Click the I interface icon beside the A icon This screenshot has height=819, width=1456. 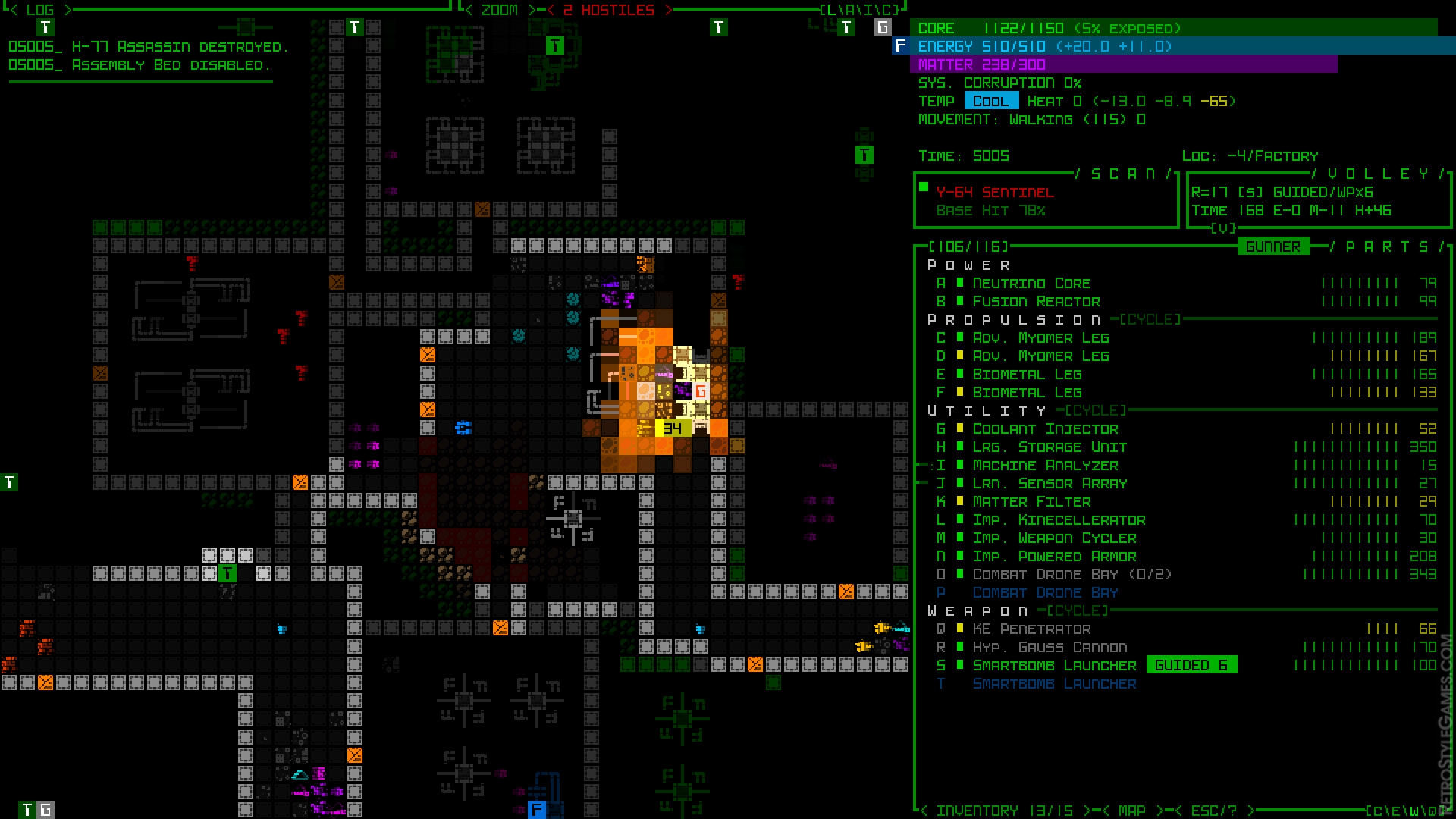click(868, 11)
